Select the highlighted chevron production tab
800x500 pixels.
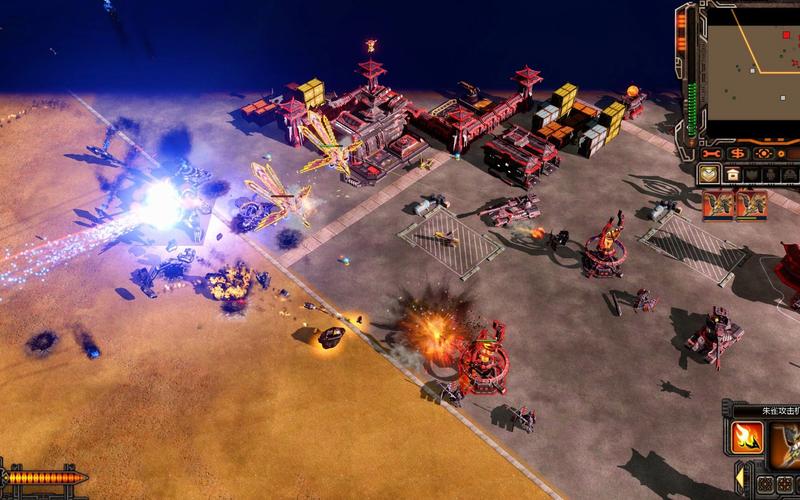(x=709, y=174)
